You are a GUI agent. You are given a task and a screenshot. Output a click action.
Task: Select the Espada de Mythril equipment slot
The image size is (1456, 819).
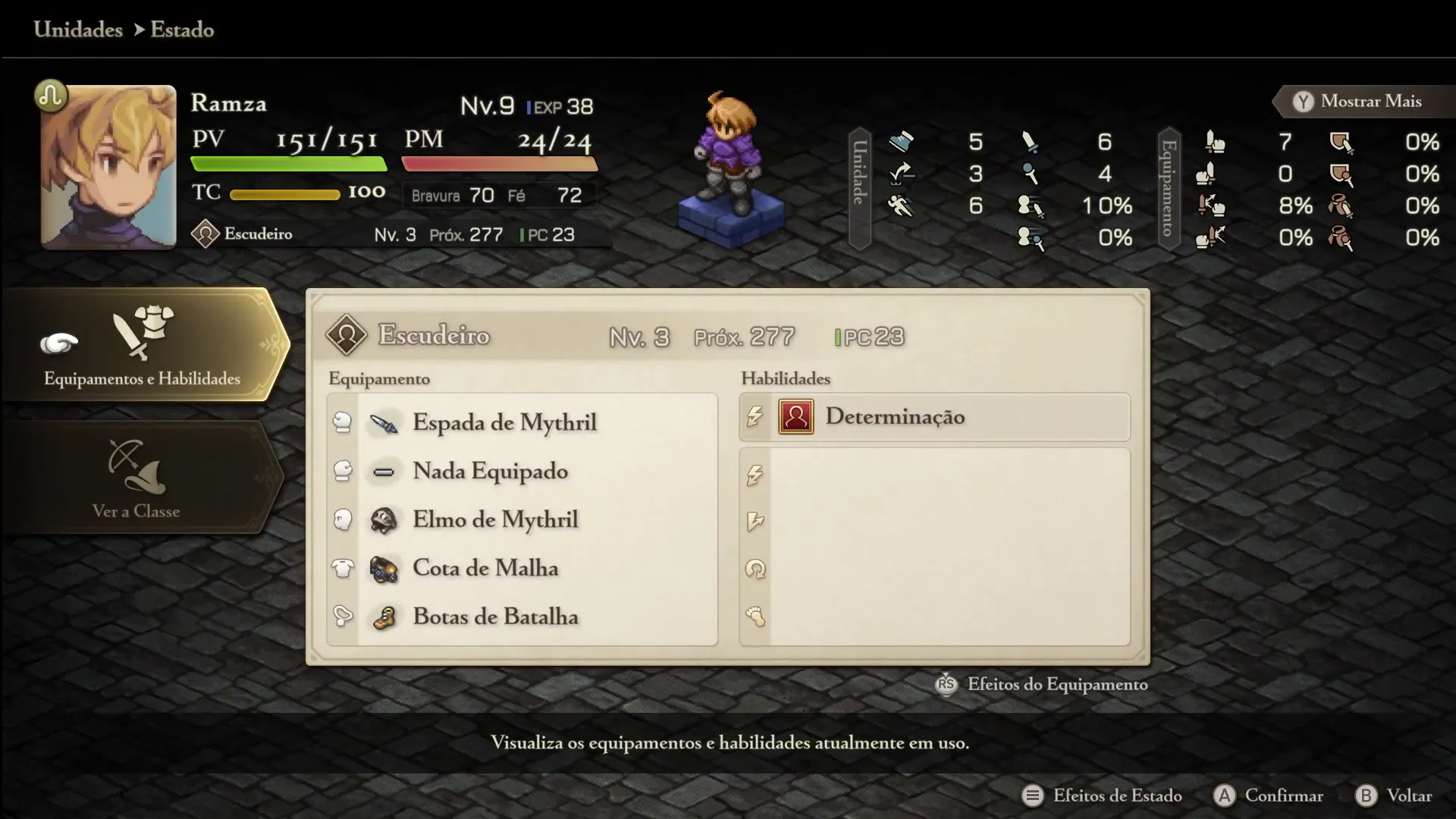tap(504, 422)
